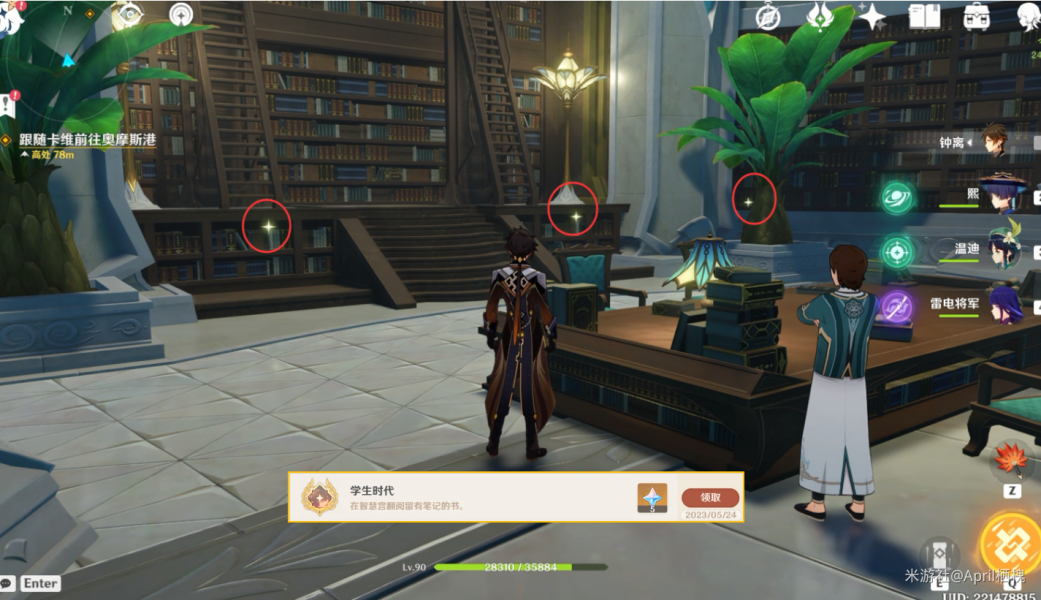Open the eye-shaped icon beside the minimap
Screen dimensions: 1041x600
click(x=127, y=16)
